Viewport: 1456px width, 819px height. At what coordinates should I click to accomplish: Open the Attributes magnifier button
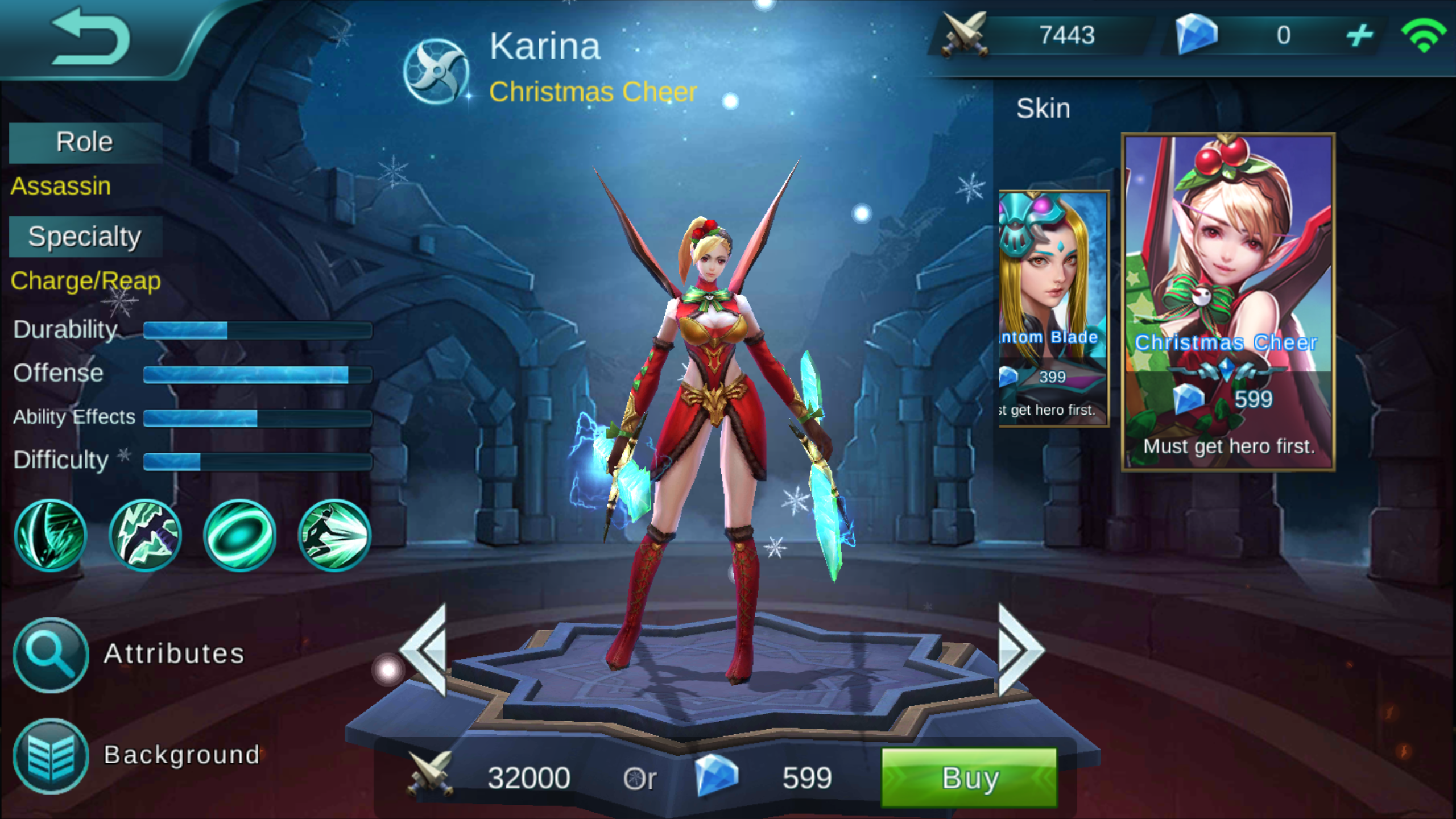point(51,655)
